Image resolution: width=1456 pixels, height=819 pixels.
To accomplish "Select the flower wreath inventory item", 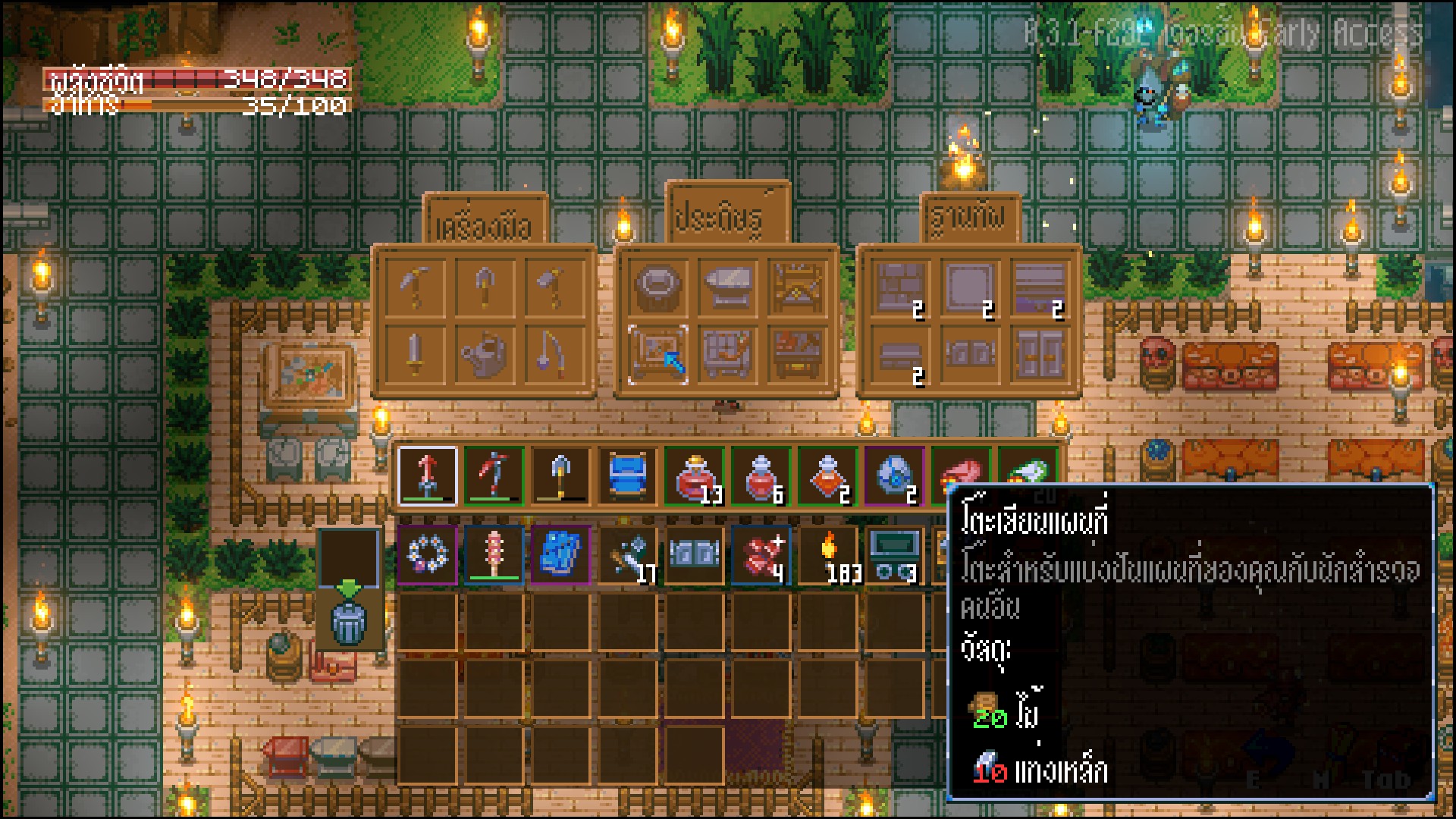I will click(x=427, y=554).
